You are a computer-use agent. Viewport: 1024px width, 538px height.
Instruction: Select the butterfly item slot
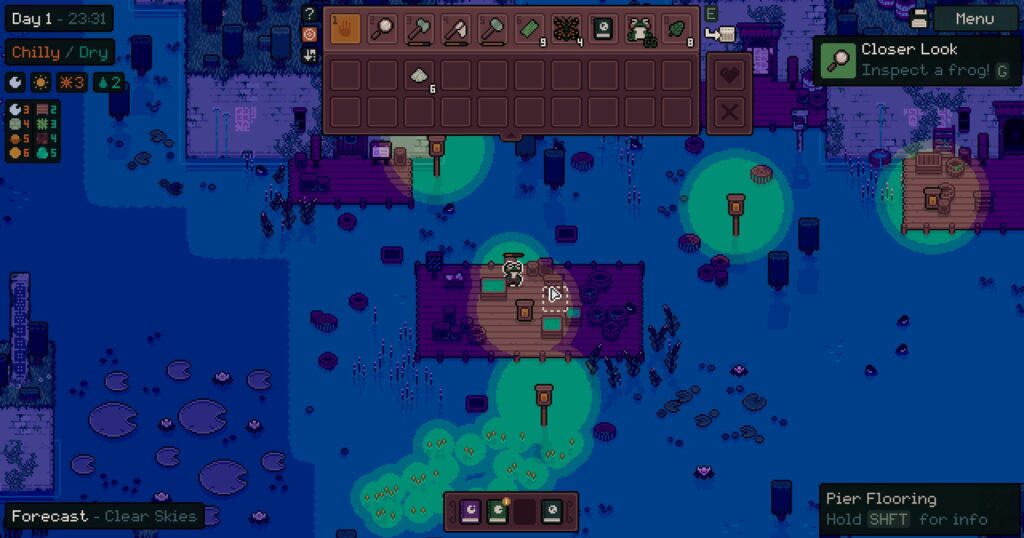pyautogui.click(x=567, y=28)
